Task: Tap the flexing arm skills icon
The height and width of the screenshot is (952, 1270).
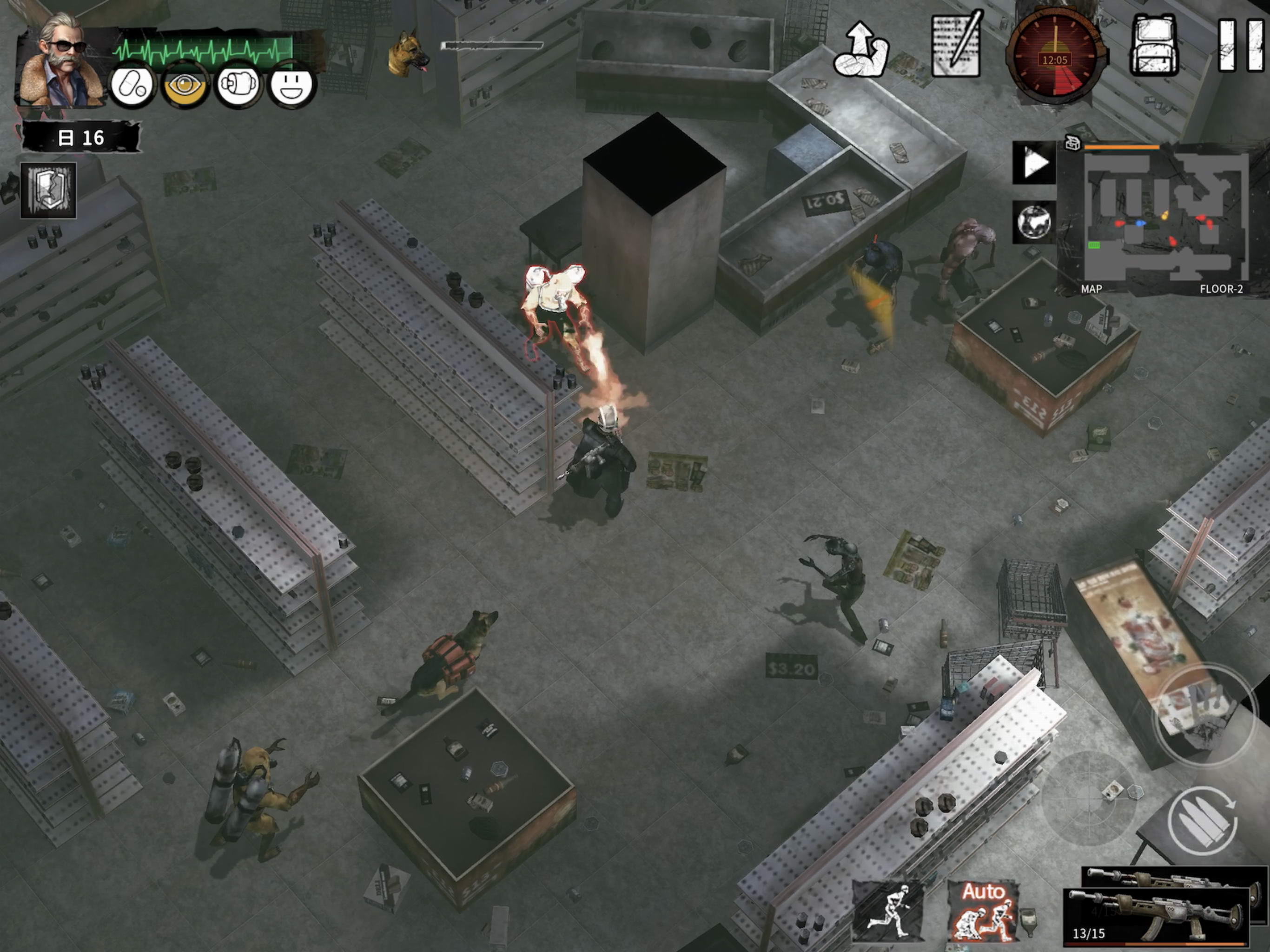Action: [x=860, y=50]
